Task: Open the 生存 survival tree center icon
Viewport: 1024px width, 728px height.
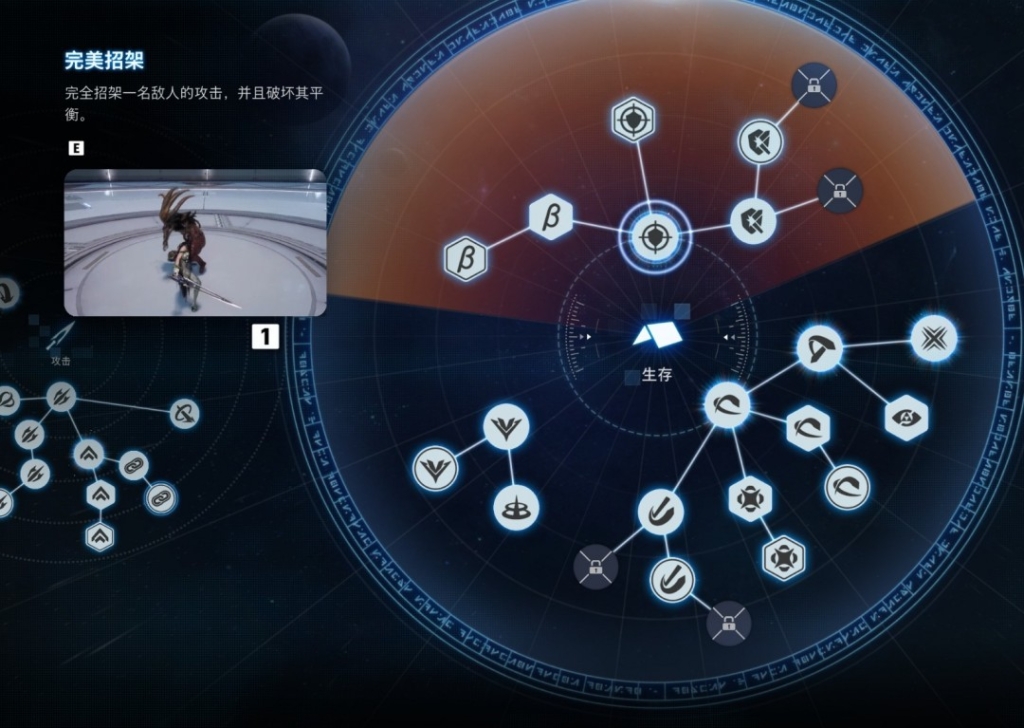Action: (x=657, y=336)
